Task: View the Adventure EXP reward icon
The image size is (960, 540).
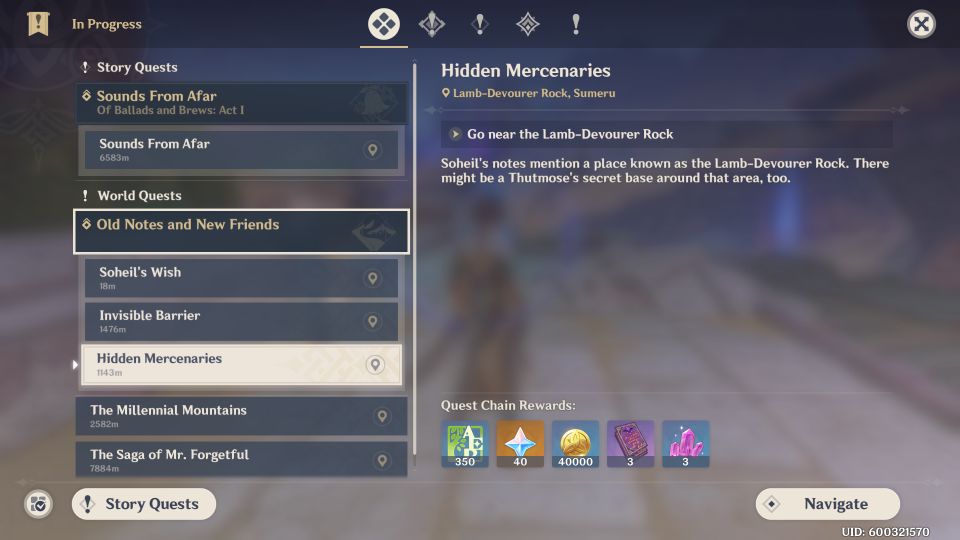Action: point(465,444)
